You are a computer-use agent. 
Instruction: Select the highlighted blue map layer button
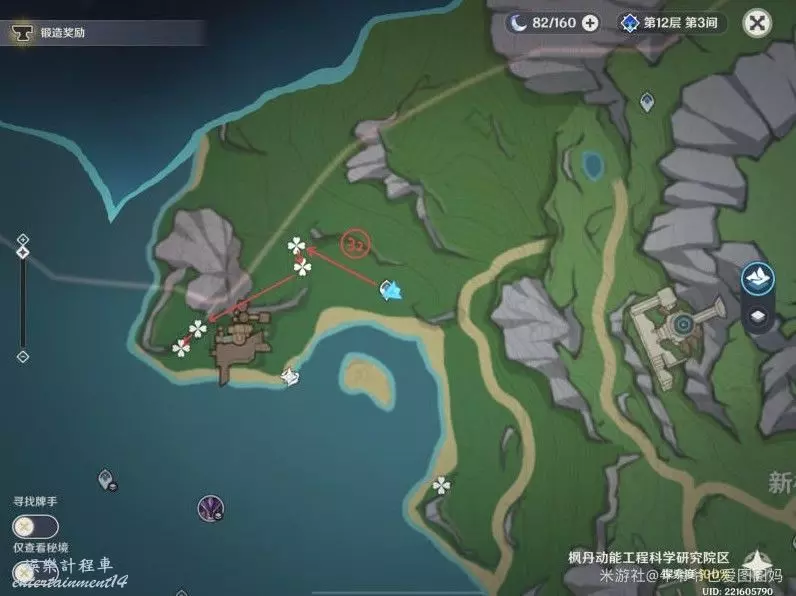coord(758,277)
